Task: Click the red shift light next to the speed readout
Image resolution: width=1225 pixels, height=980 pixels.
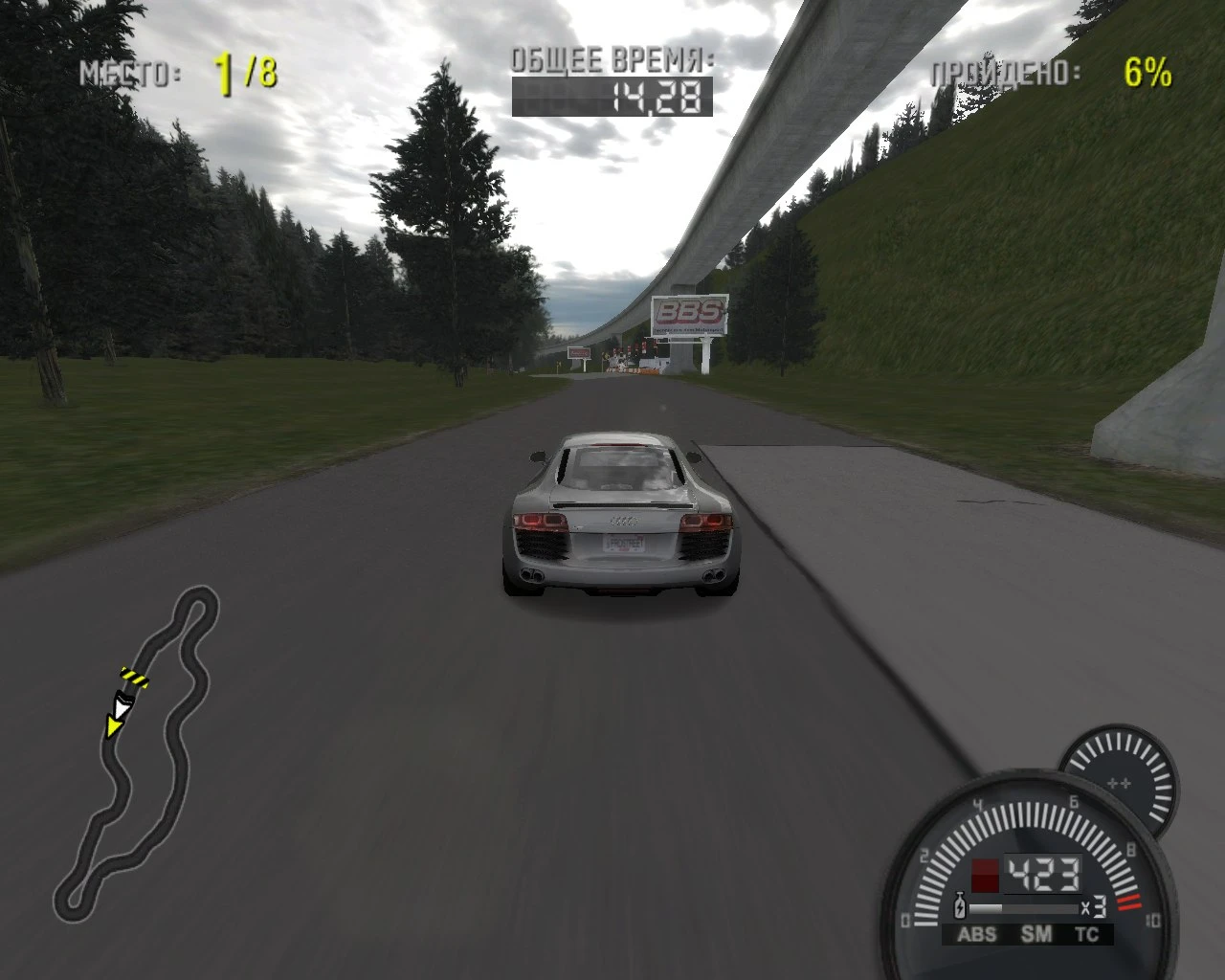Action: point(986,876)
